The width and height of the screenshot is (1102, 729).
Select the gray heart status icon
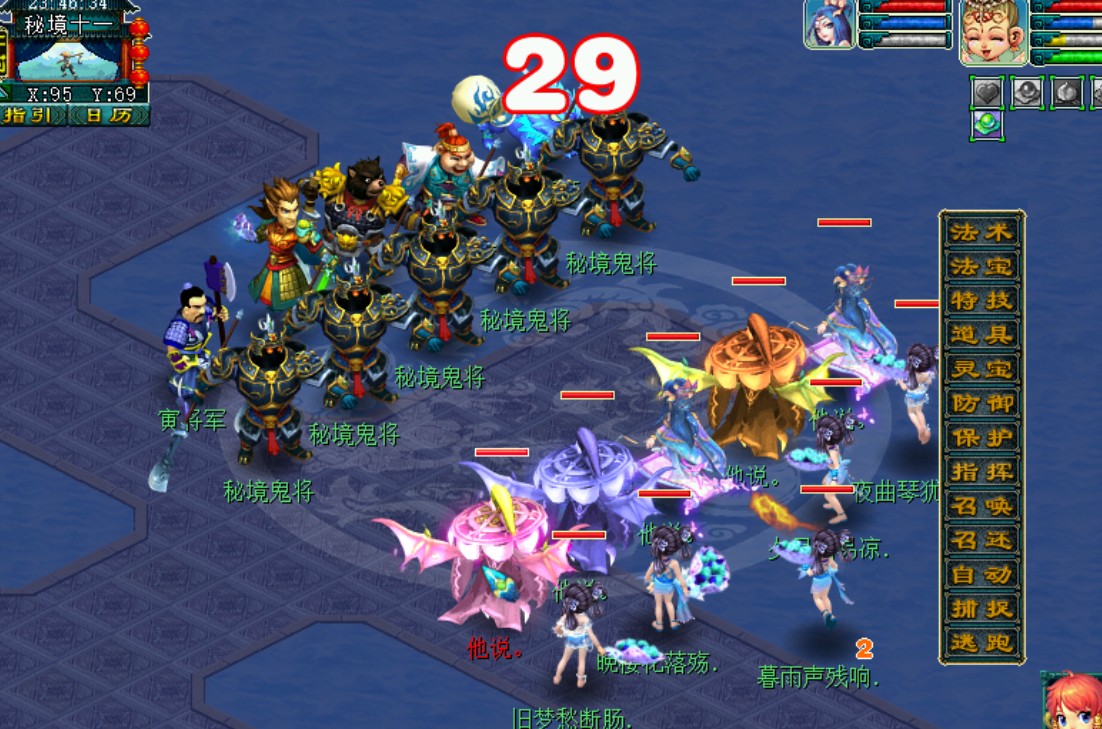pos(987,92)
